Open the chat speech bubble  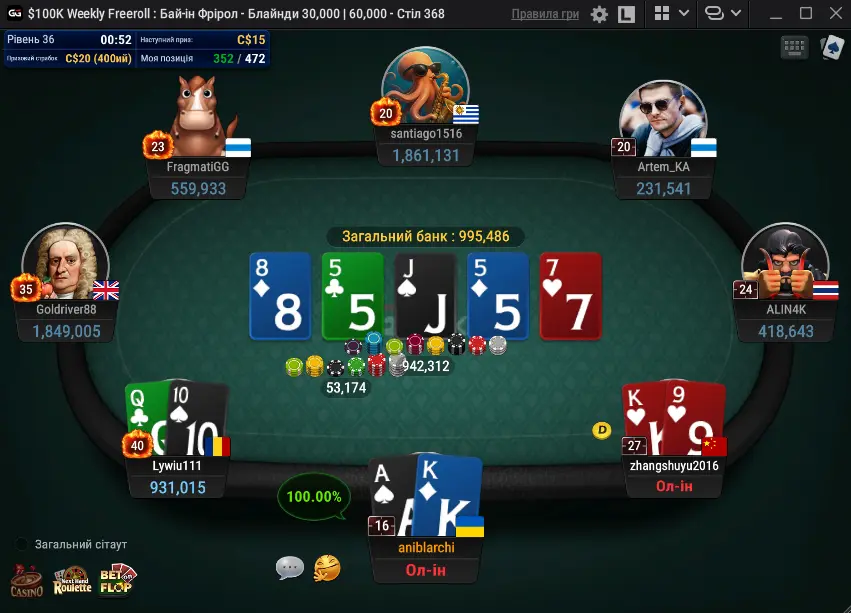290,568
